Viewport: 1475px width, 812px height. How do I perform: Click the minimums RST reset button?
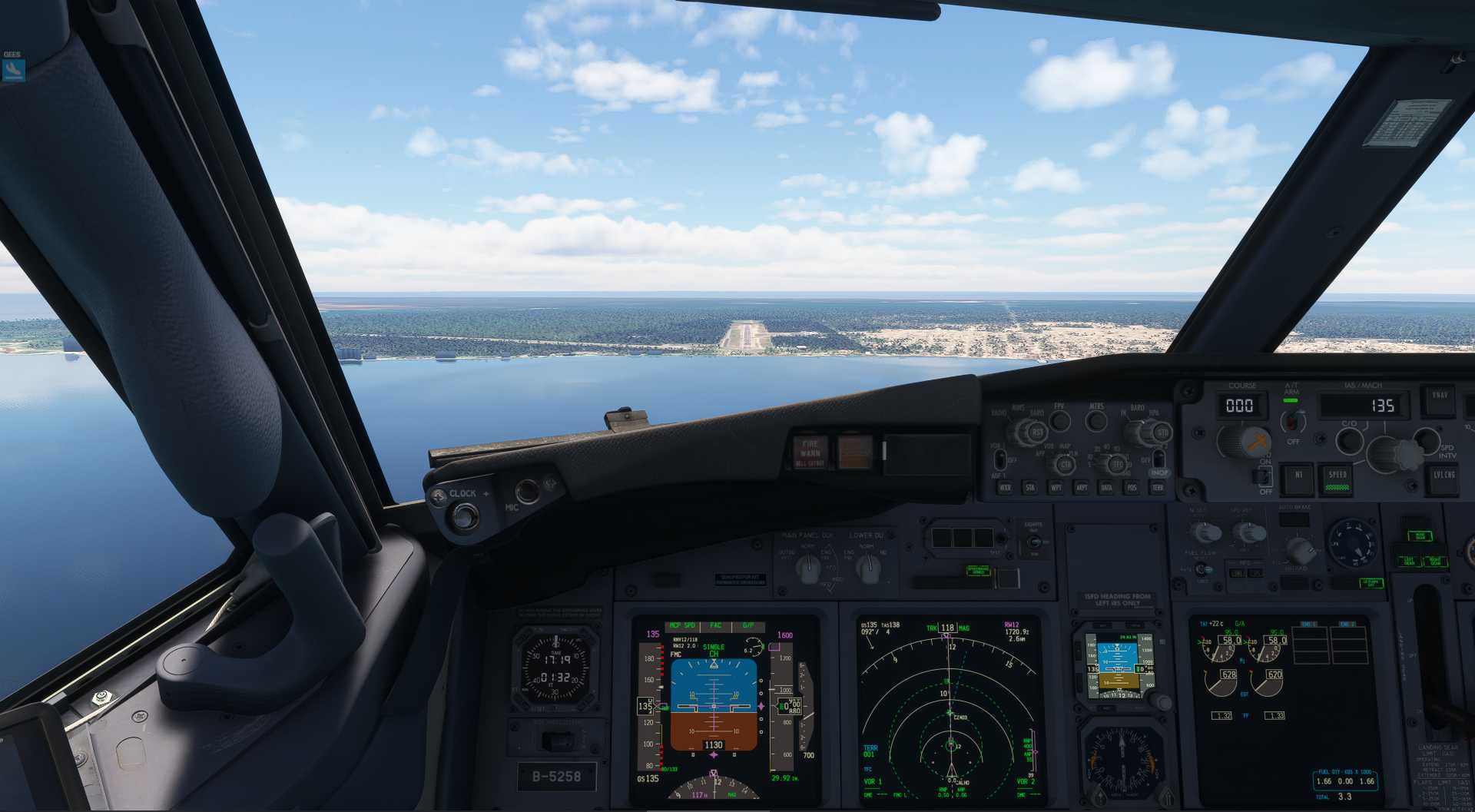(x=1036, y=433)
